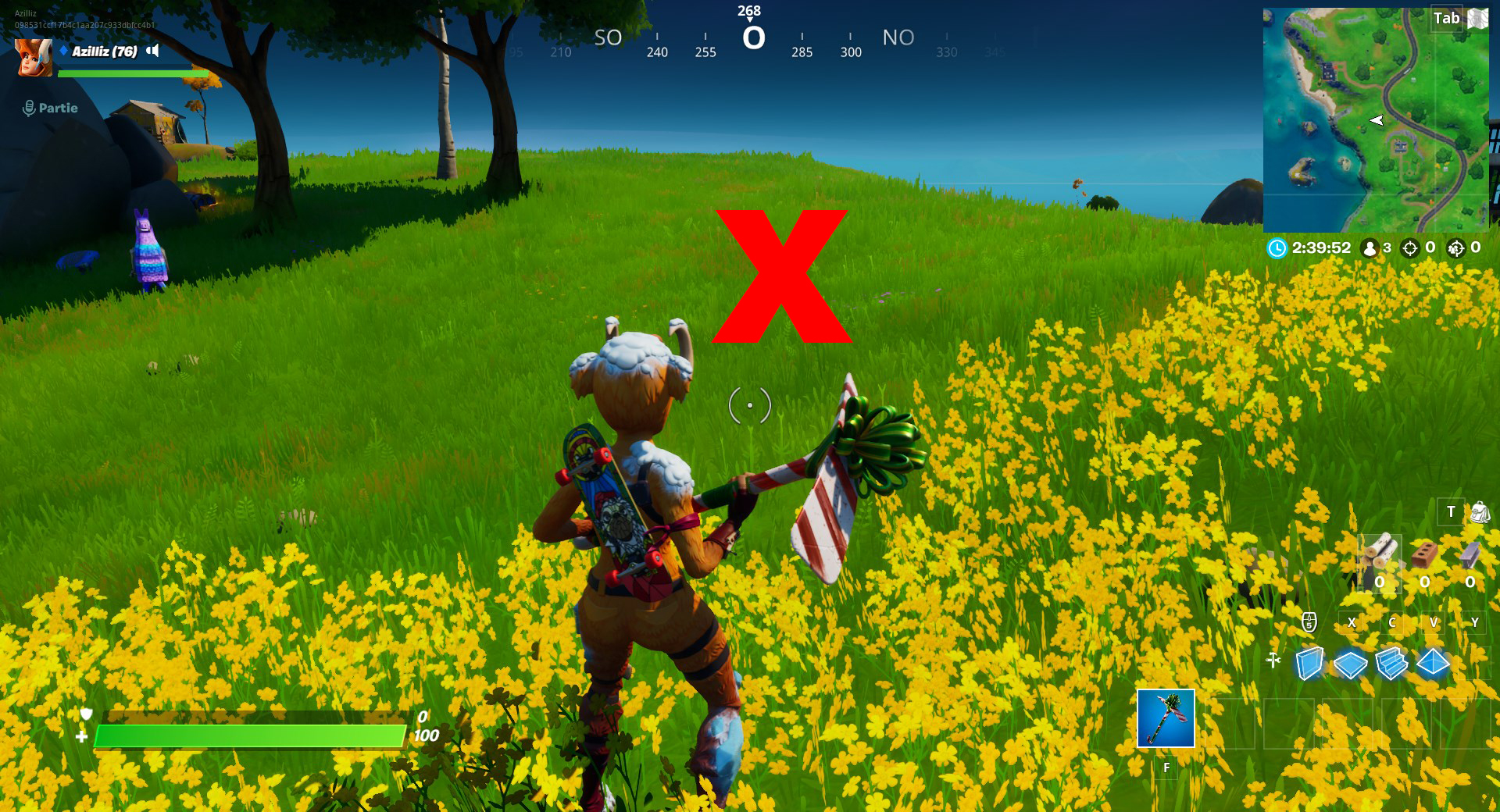
Task: Click the Azilliz (76) player banner
Action: [105, 51]
